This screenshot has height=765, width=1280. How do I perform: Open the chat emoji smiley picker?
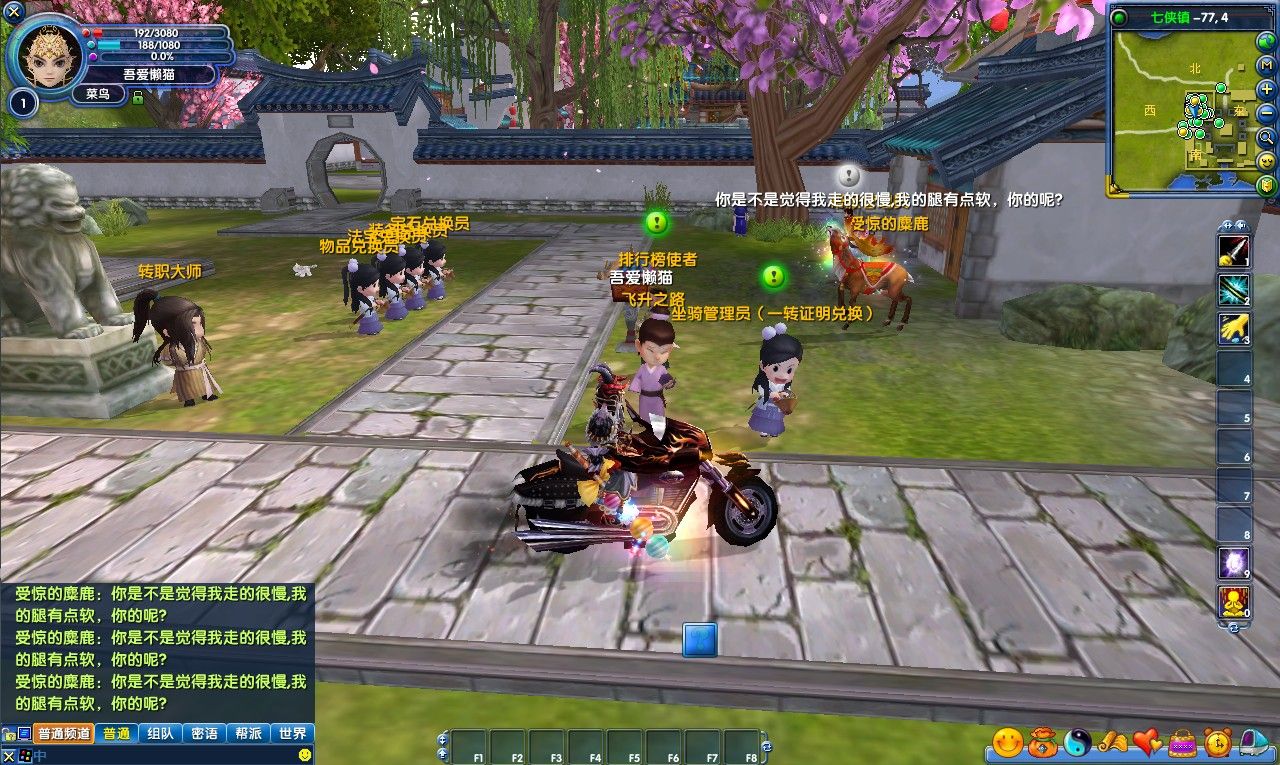pos(305,754)
